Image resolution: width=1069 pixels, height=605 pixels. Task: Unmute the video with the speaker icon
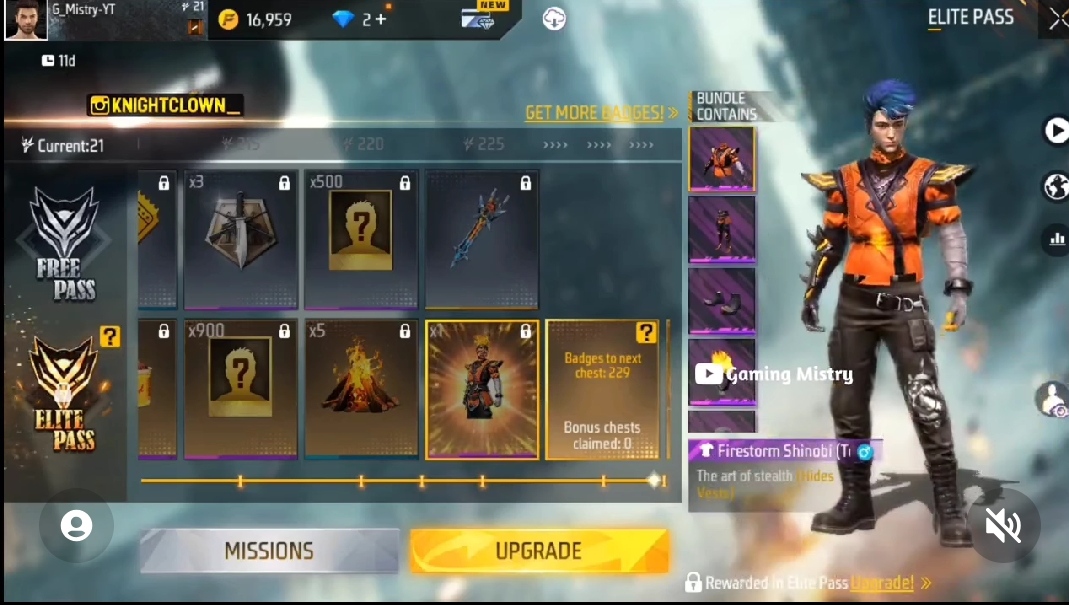click(1002, 525)
